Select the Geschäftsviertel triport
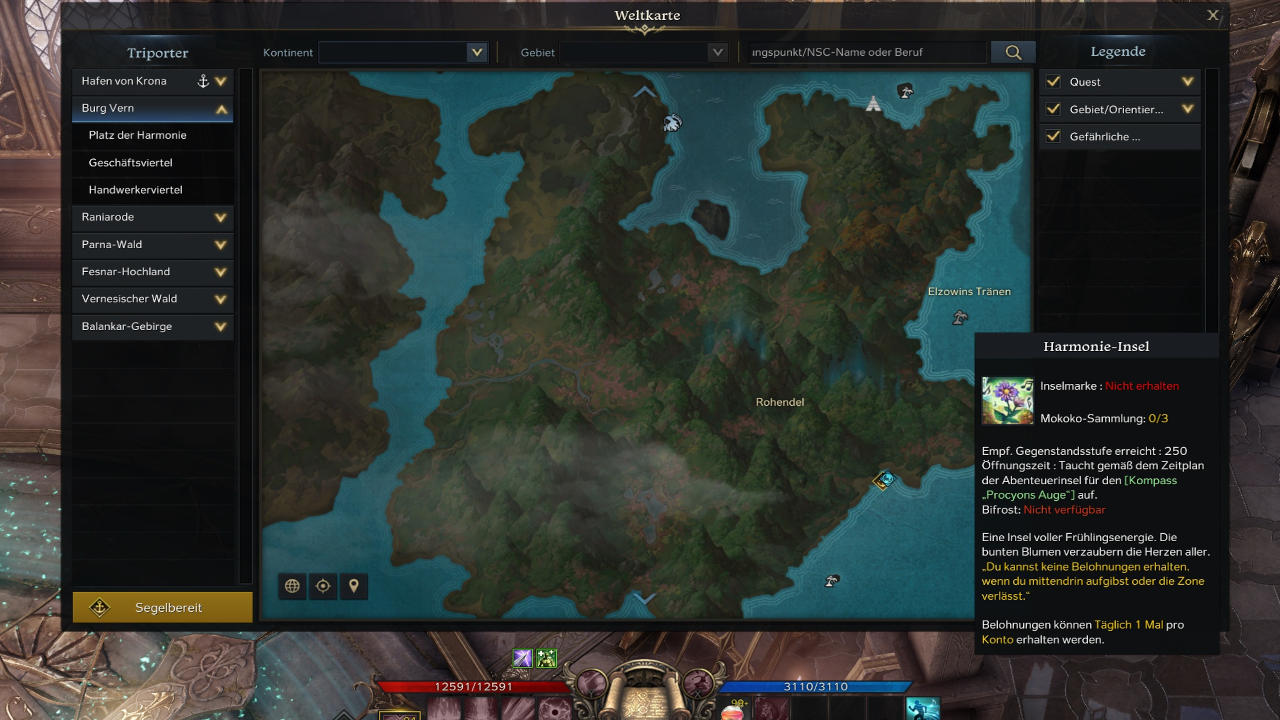The height and width of the screenshot is (720, 1280). (131, 162)
